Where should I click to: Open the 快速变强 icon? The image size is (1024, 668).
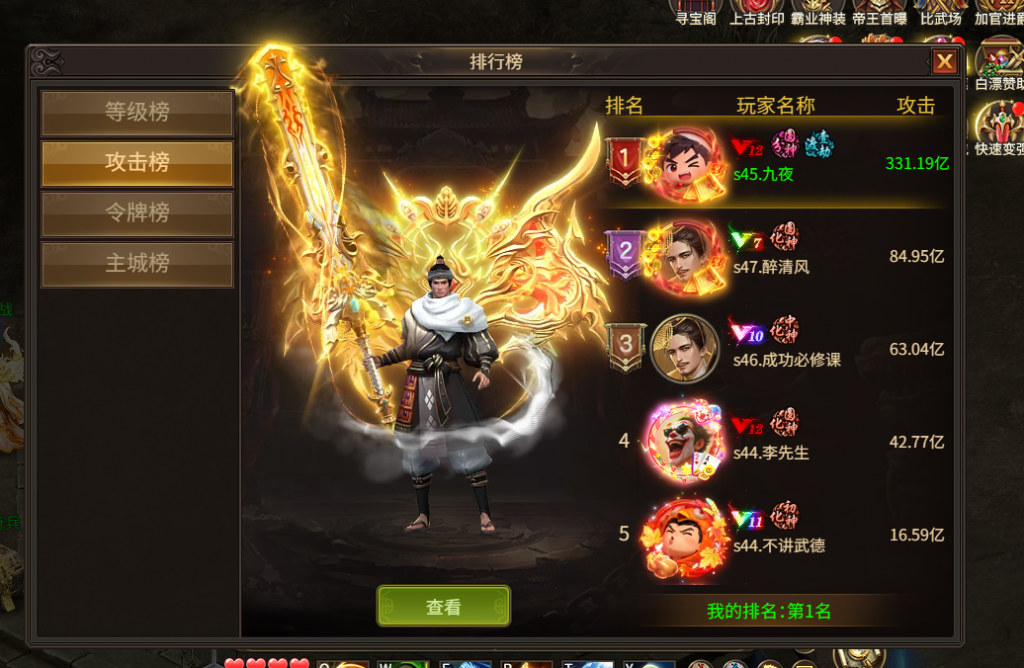[1000, 128]
